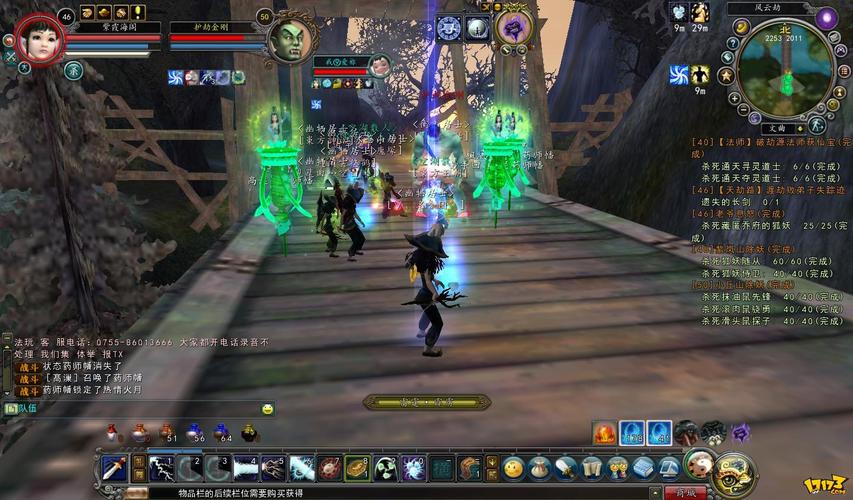853x500 pixels.
Task: Activate the sword attack skill in hotbar
Action: click(x=114, y=468)
